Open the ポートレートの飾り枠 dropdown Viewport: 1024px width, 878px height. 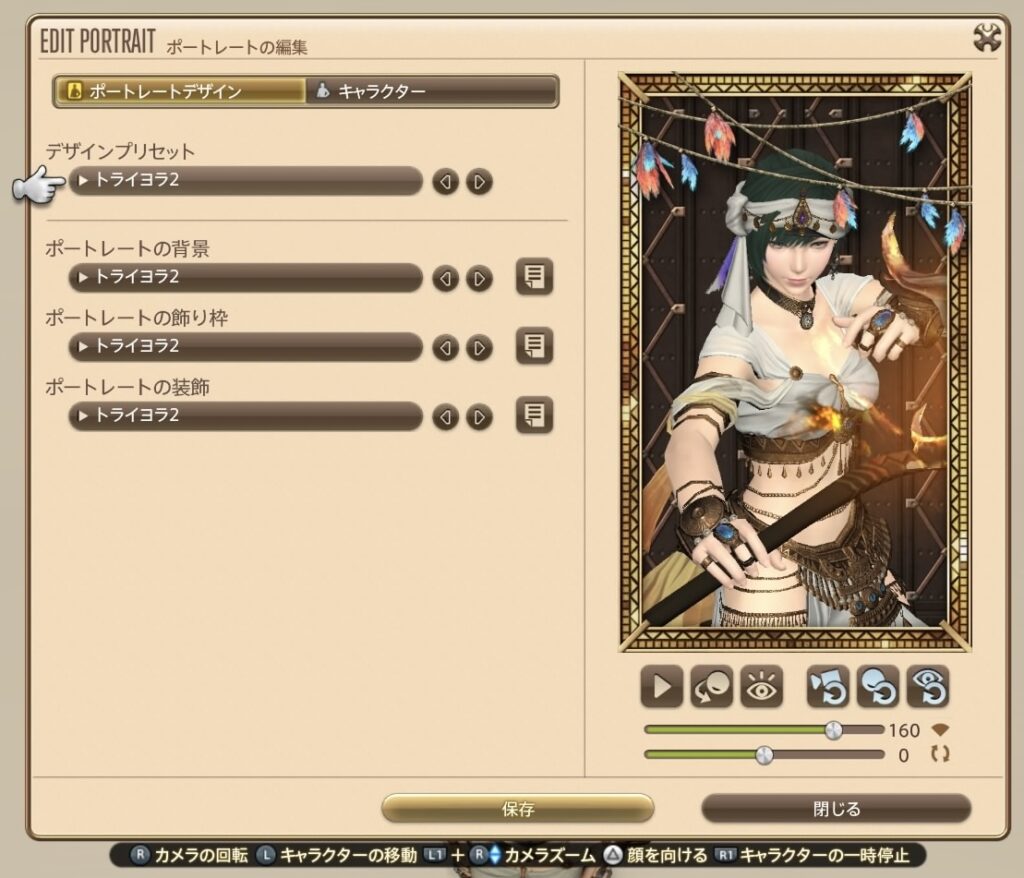246,346
